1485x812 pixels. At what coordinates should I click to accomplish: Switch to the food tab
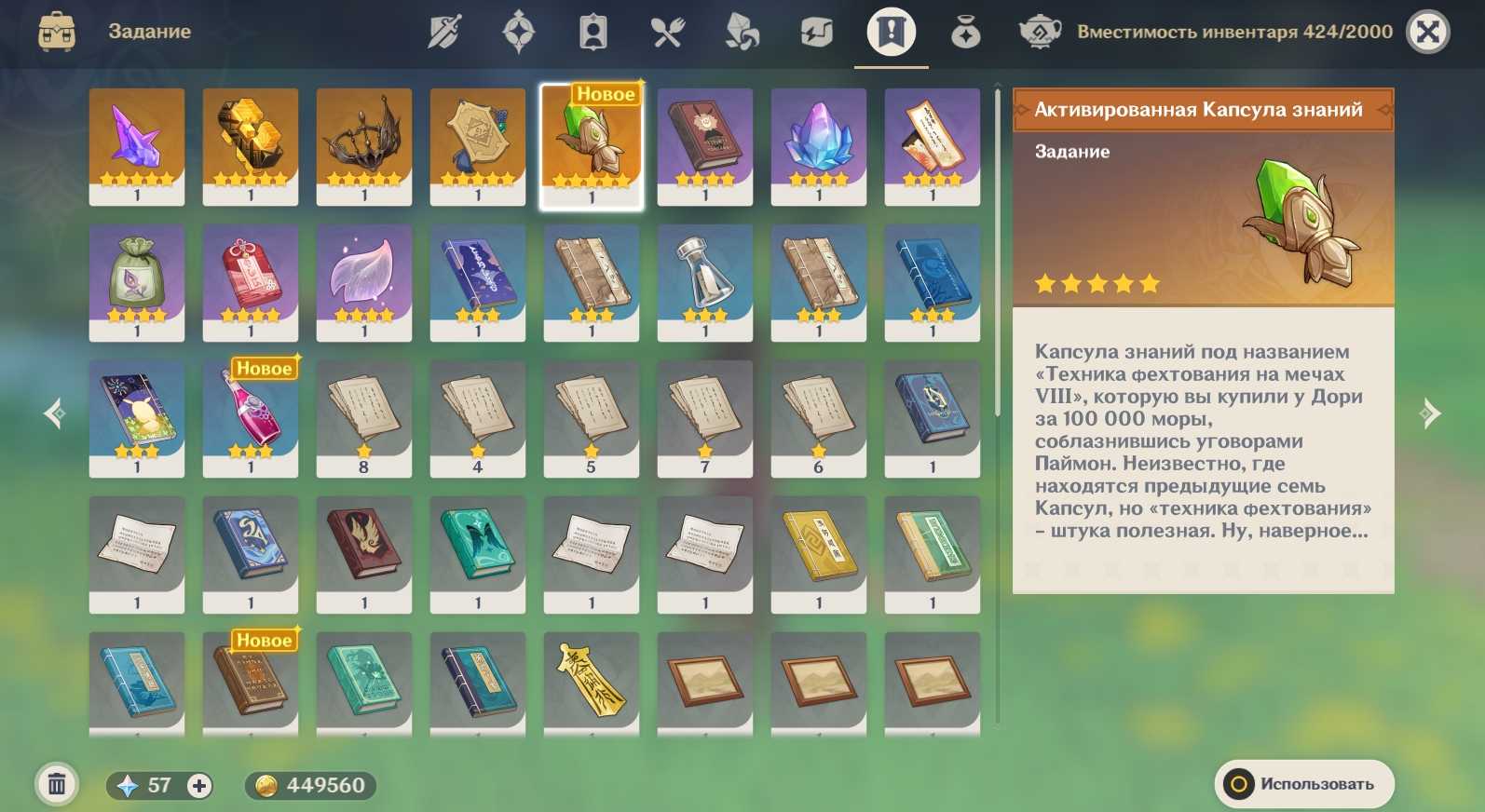coord(667,33)
